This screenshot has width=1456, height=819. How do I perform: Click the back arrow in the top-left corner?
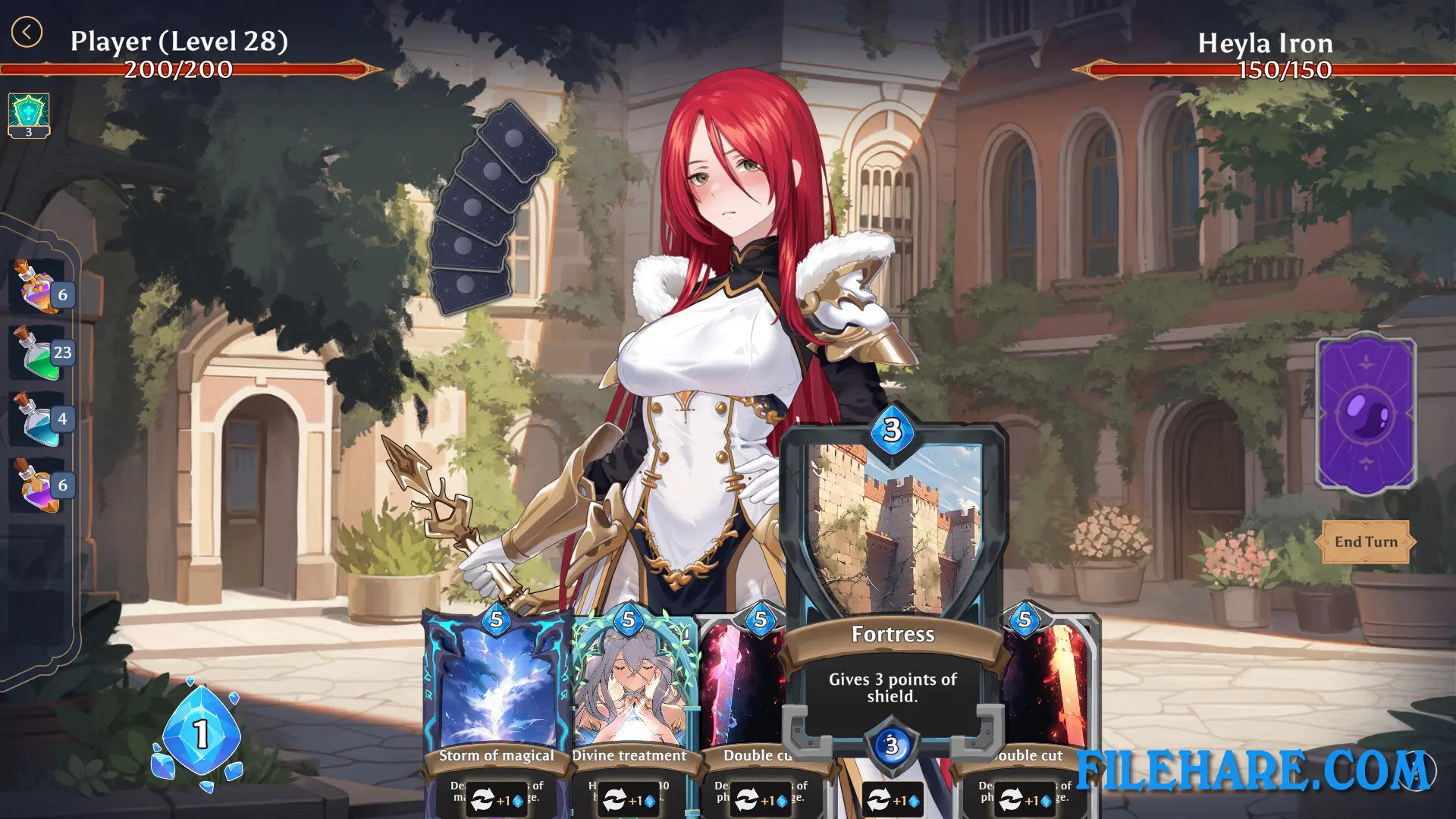pyautogui.click(x=27, y=32)
